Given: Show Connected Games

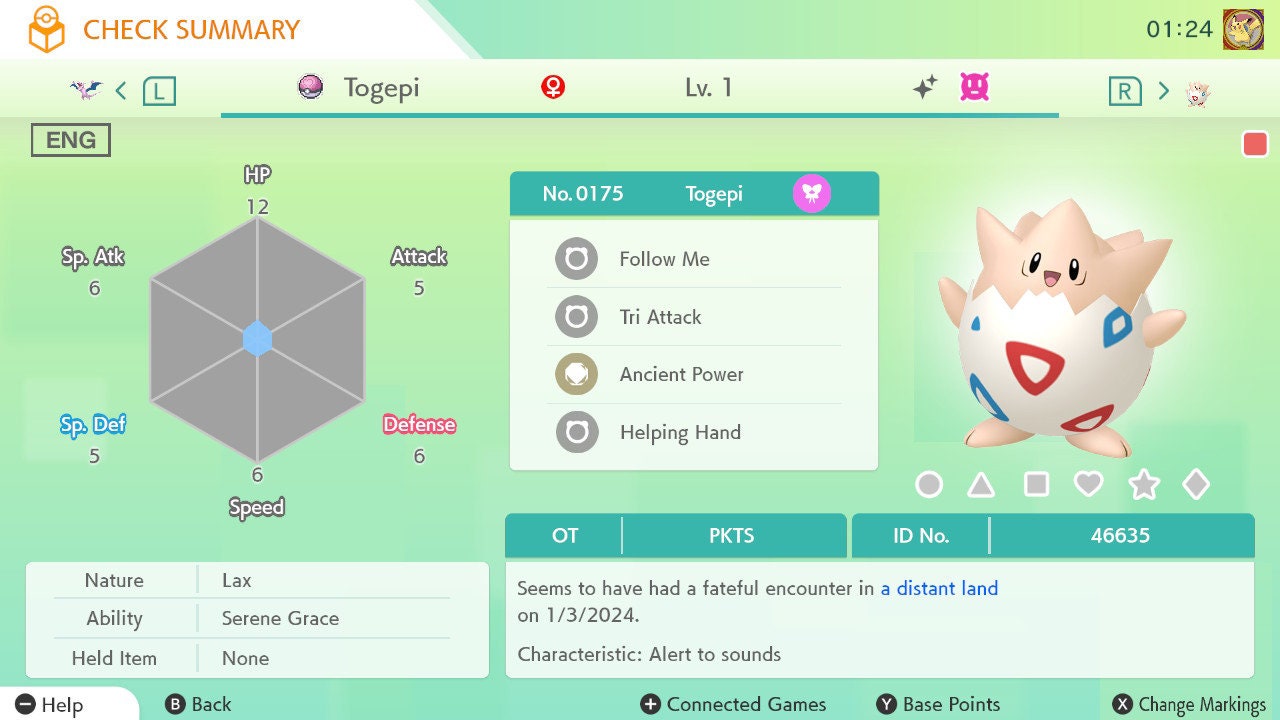Looking at the screenshot, I should point(733,705).
